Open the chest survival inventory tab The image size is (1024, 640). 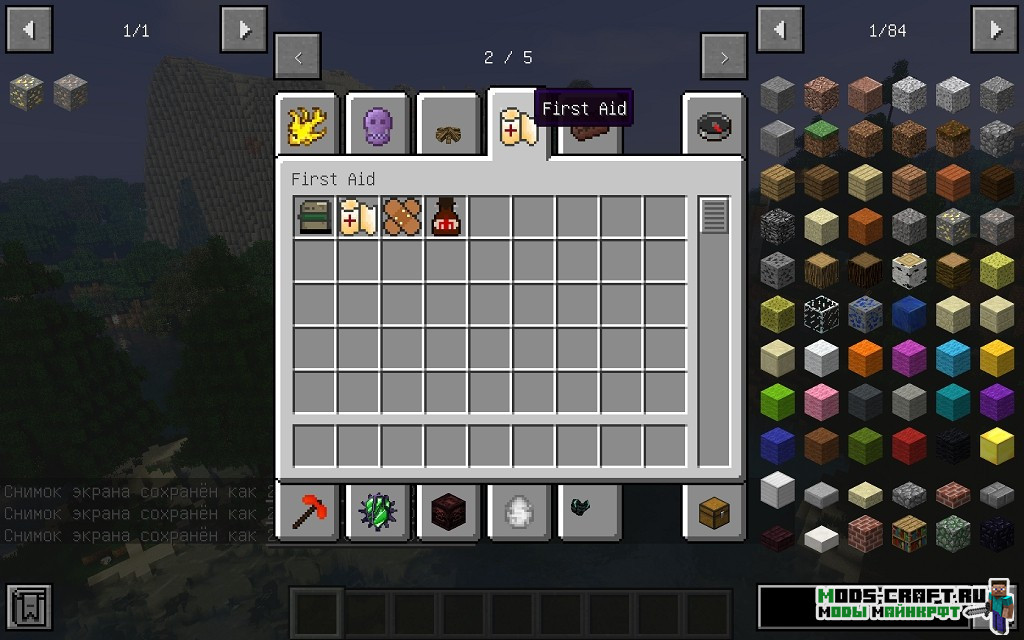pyautogui.click(x=714, y=512)
